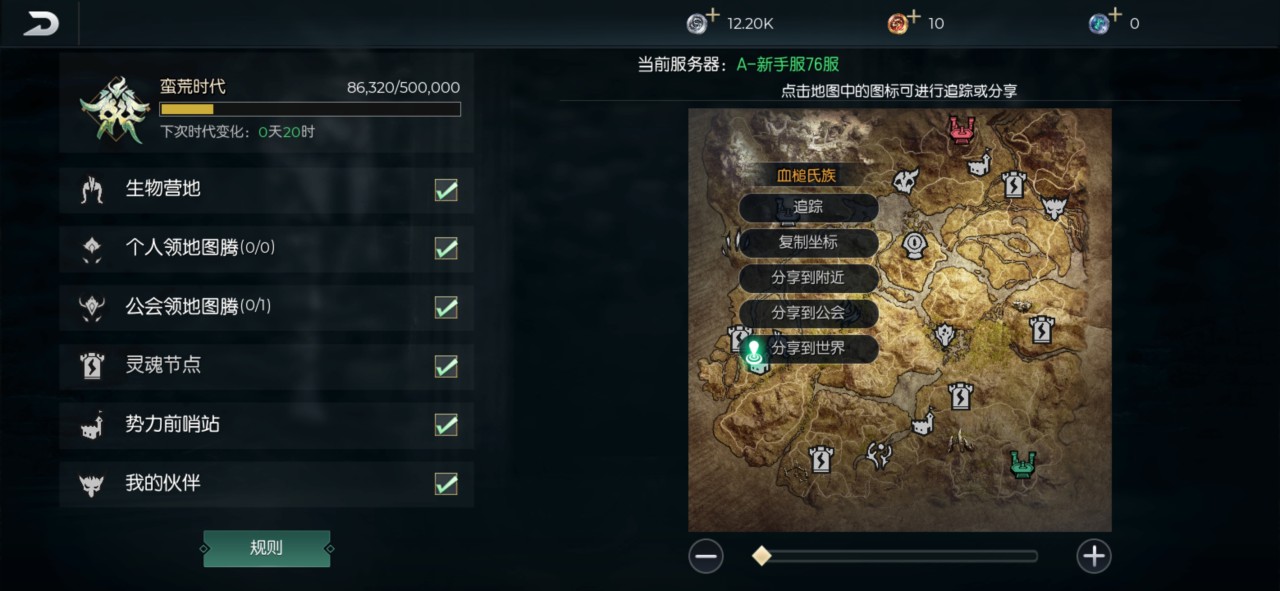1280x591 pixels.
Task: Toggle the 灵魂节点 filter checkbox
Action: (x=446, y=366)
